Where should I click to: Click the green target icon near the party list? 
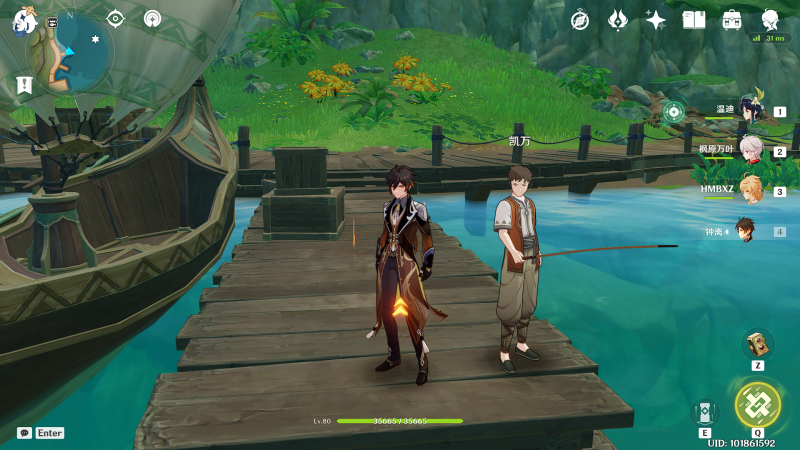[x=673, y=112]
